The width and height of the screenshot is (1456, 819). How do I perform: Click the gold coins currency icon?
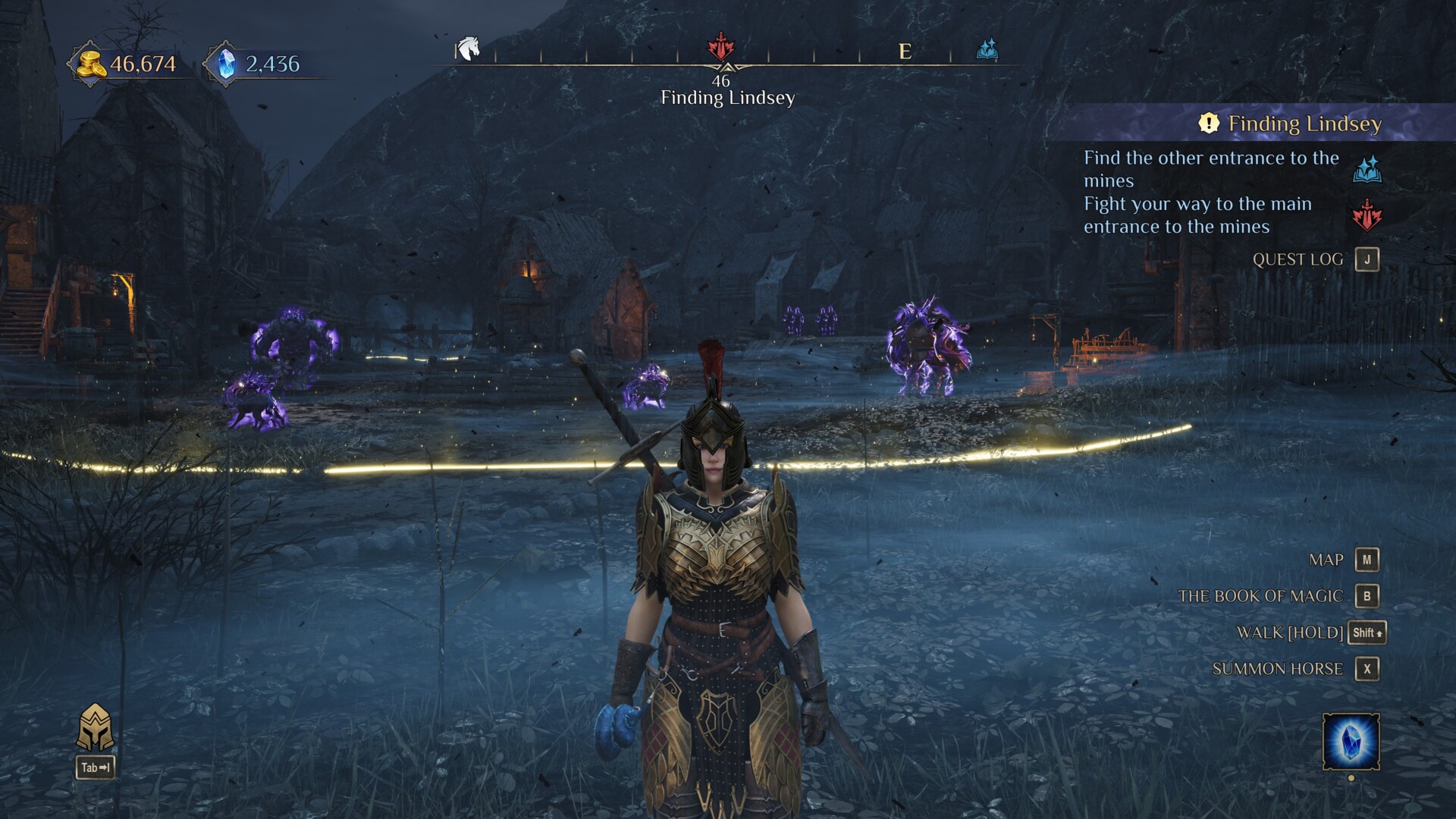click(x=91, y=64)
